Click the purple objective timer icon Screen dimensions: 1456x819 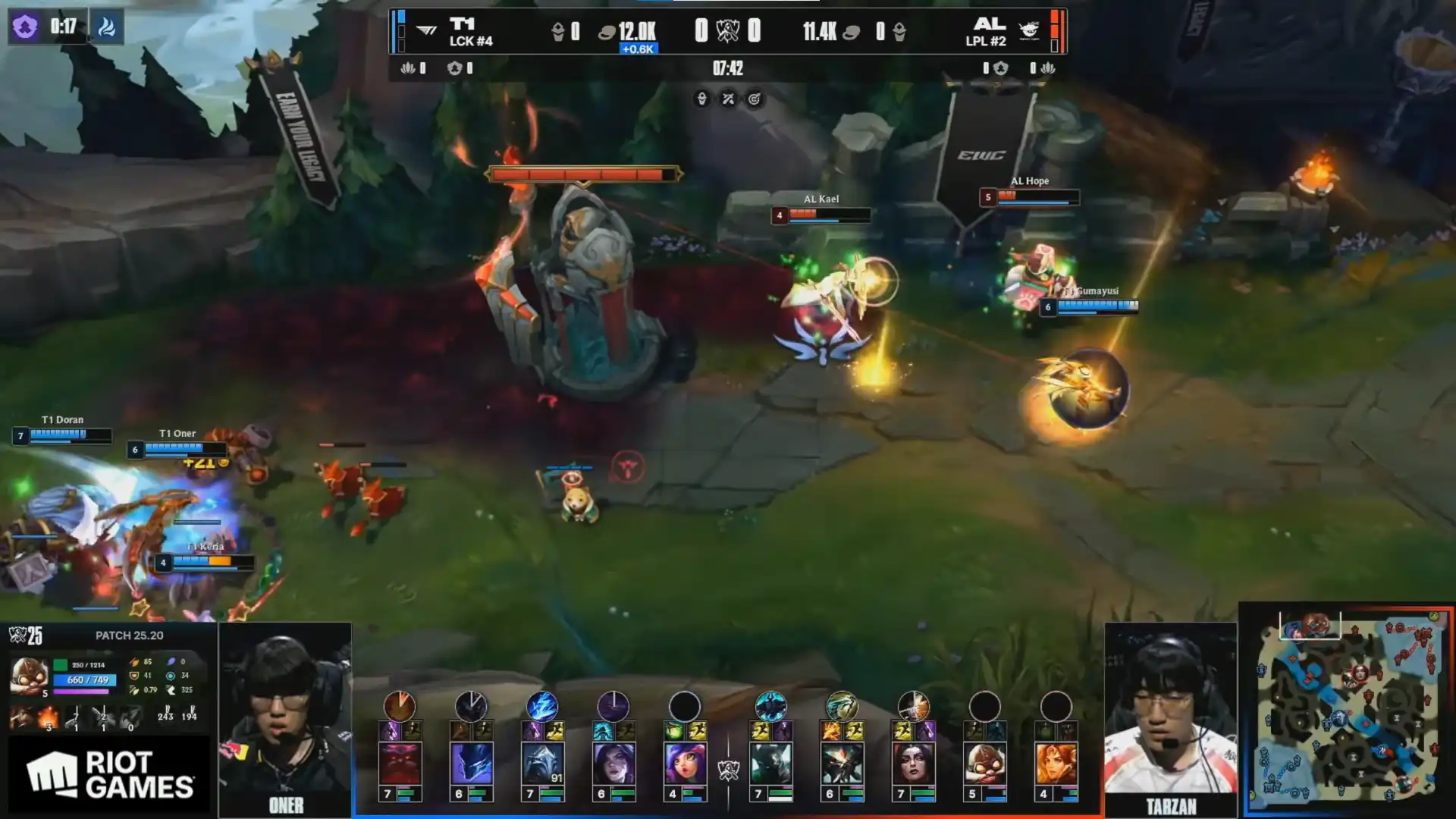click(x=25, y=27)
